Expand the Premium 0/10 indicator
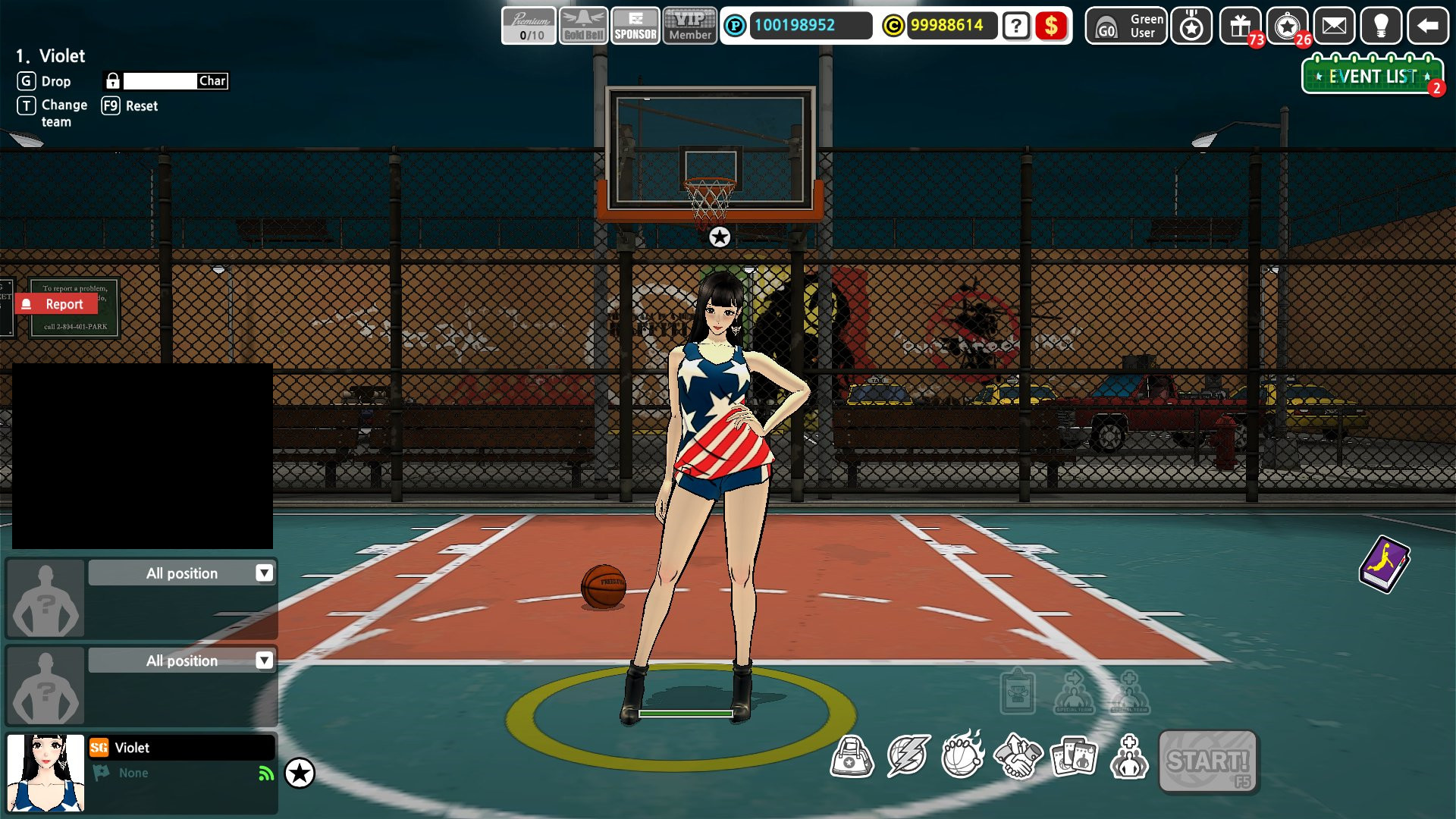This screenshot has width=1456, height=819. 529,23
